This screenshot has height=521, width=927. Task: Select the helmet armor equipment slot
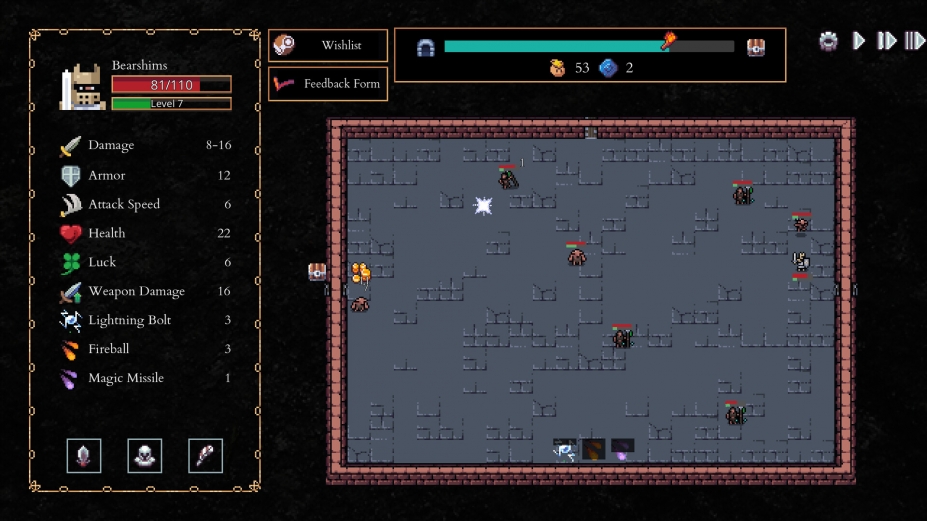(145, 456)
